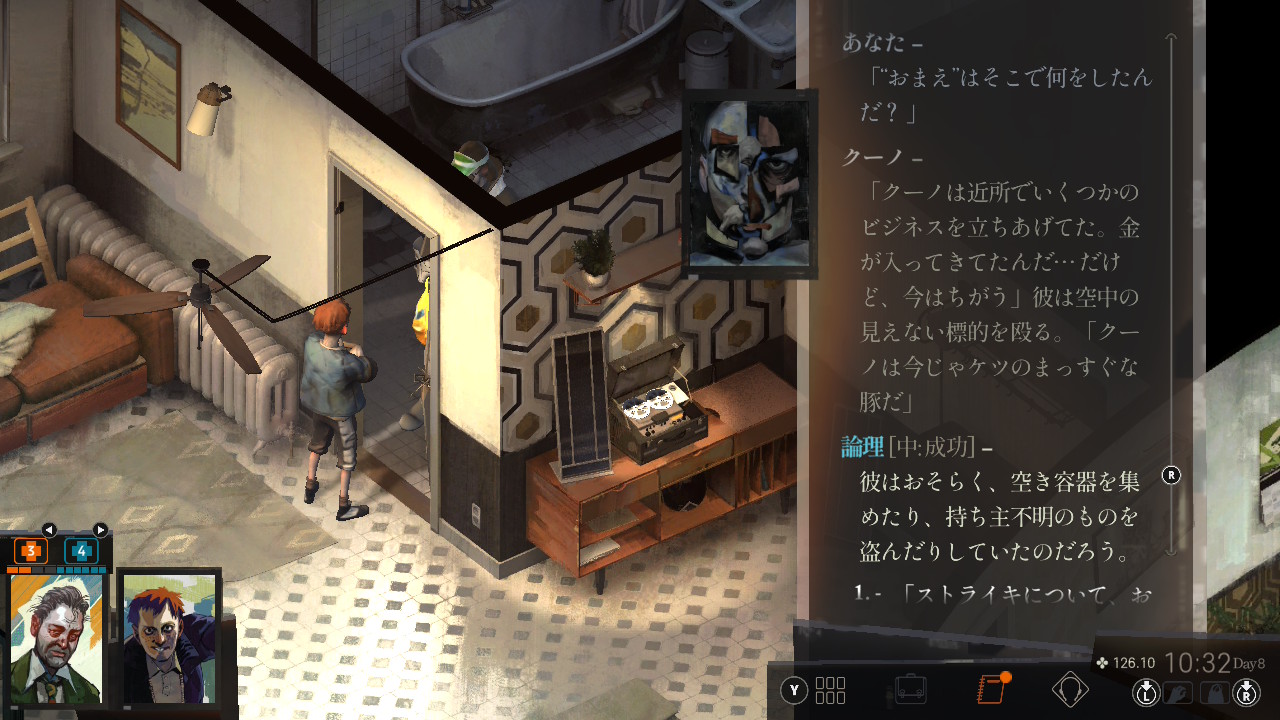Open the Thought Cabinet head icon
The width and height of the screenshot is (1280, 720).
[1070, 689]
